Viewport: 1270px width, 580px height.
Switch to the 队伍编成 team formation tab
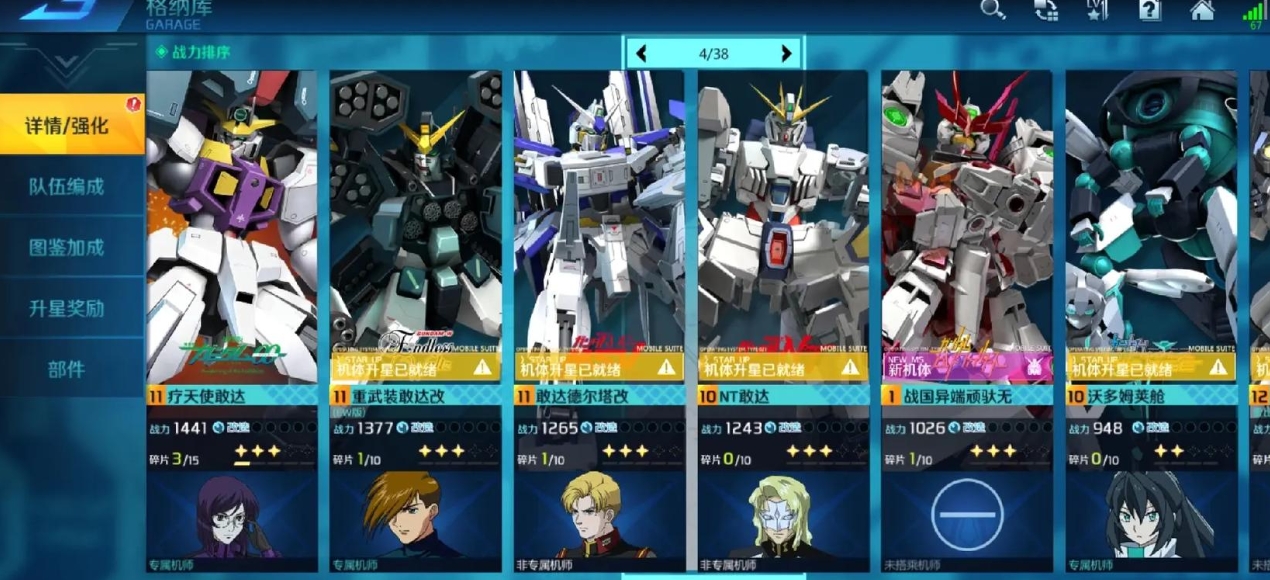pos(66,187)
